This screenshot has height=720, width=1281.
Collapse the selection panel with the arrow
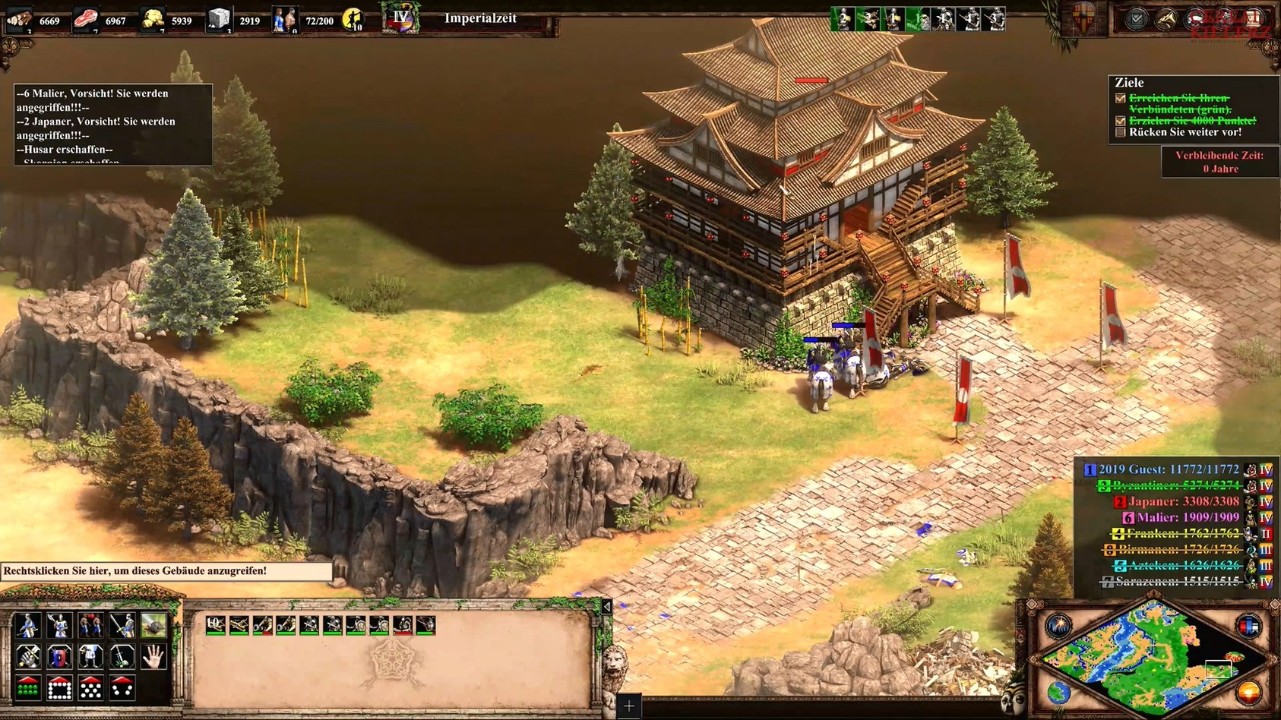tap(605, 606)
